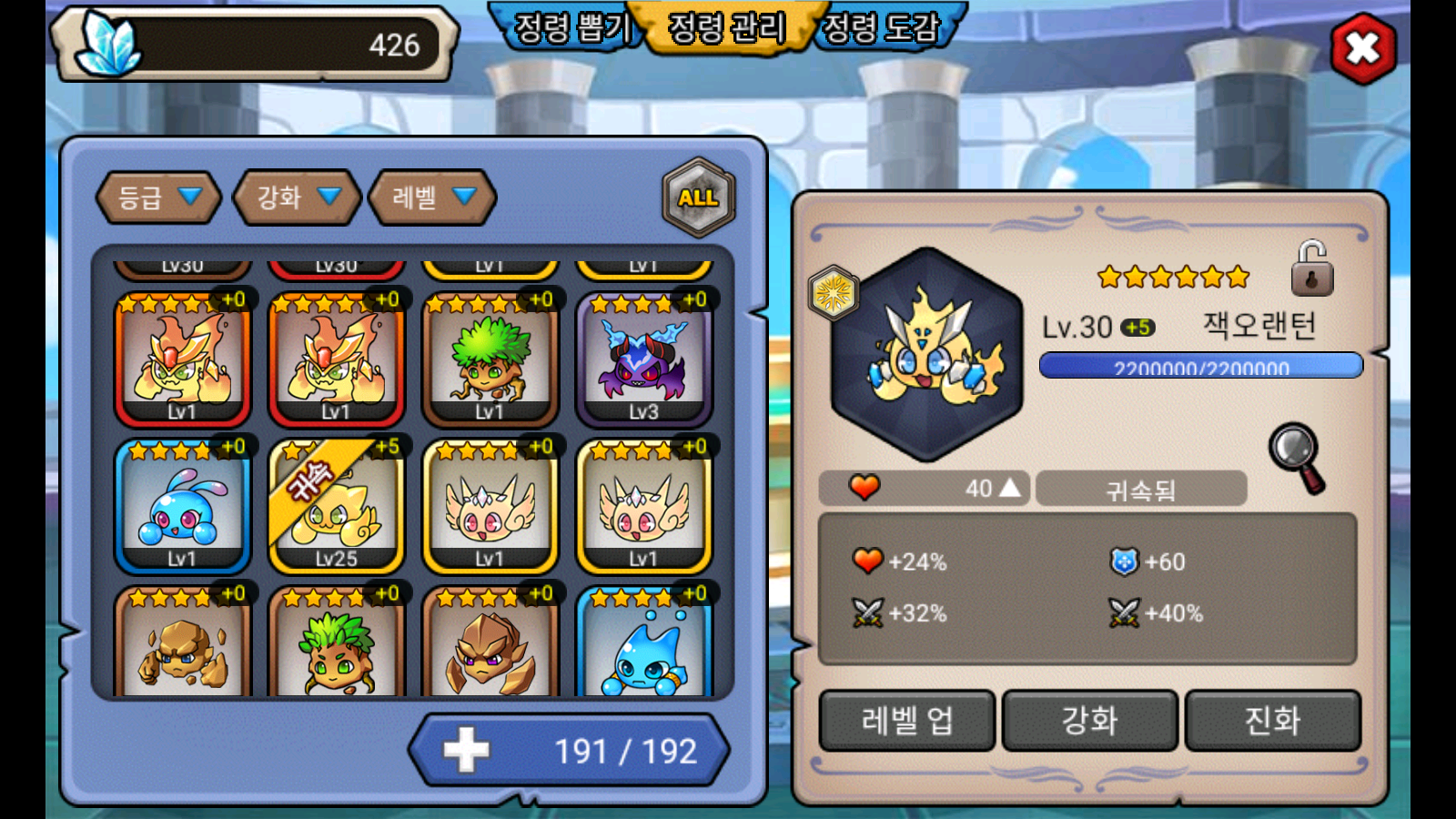Tap the 강화 enhance button
1456x819 pixels.
[1089, 721]
